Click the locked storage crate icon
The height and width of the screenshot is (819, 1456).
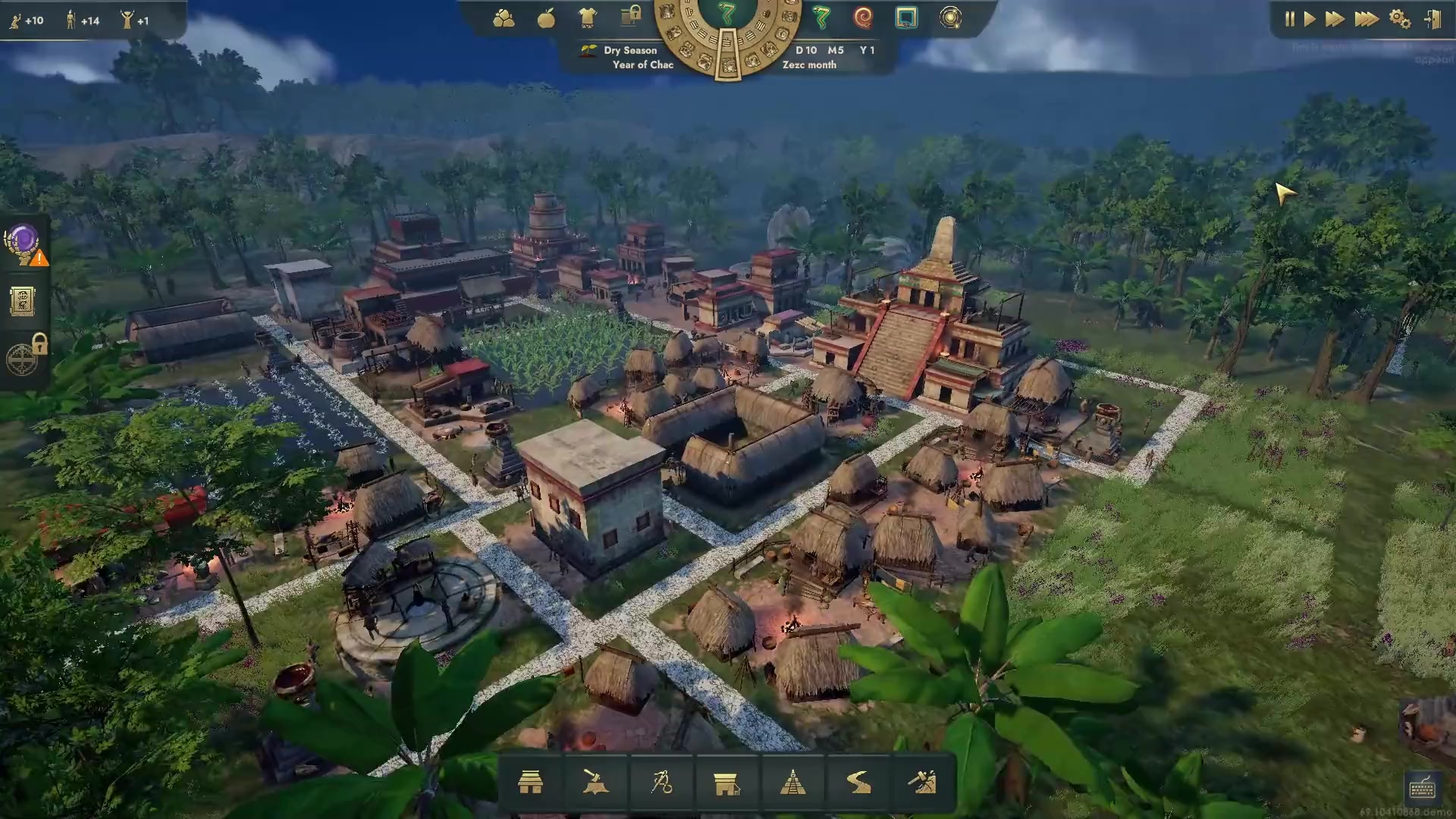tap(630, 16)
